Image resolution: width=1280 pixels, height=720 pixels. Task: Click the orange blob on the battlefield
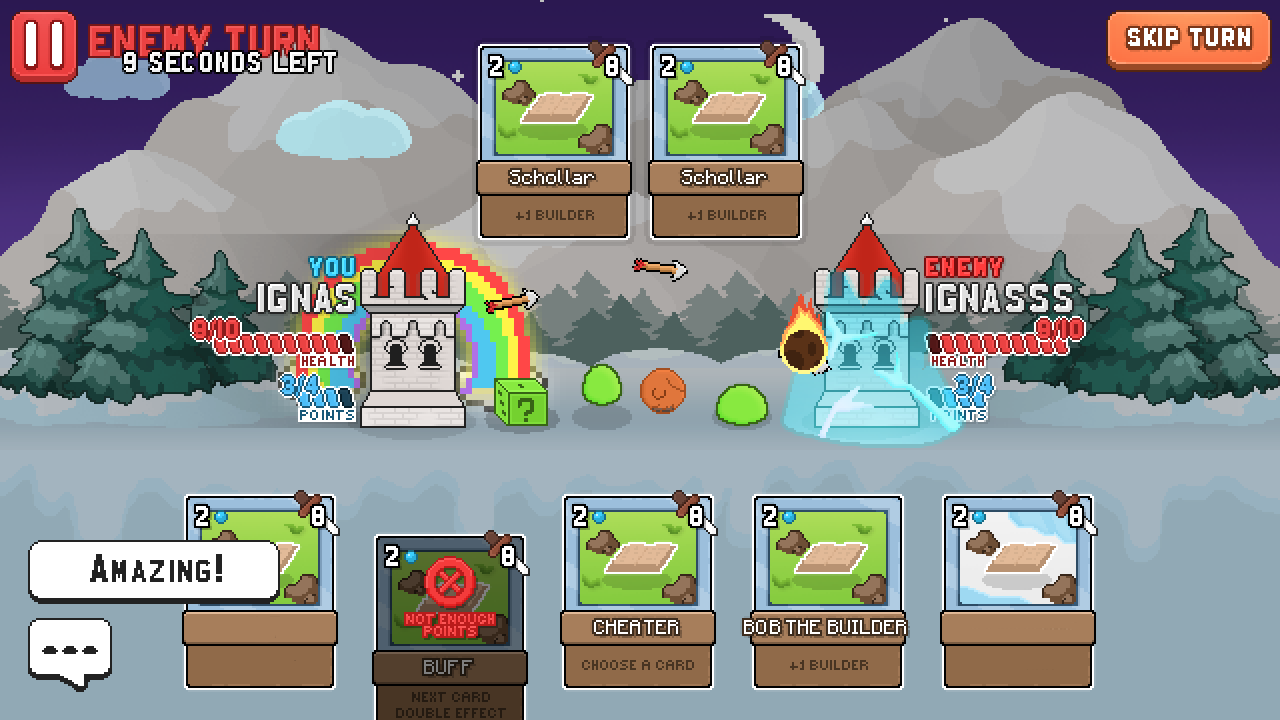pyautogui.click(x=660, y=388)
